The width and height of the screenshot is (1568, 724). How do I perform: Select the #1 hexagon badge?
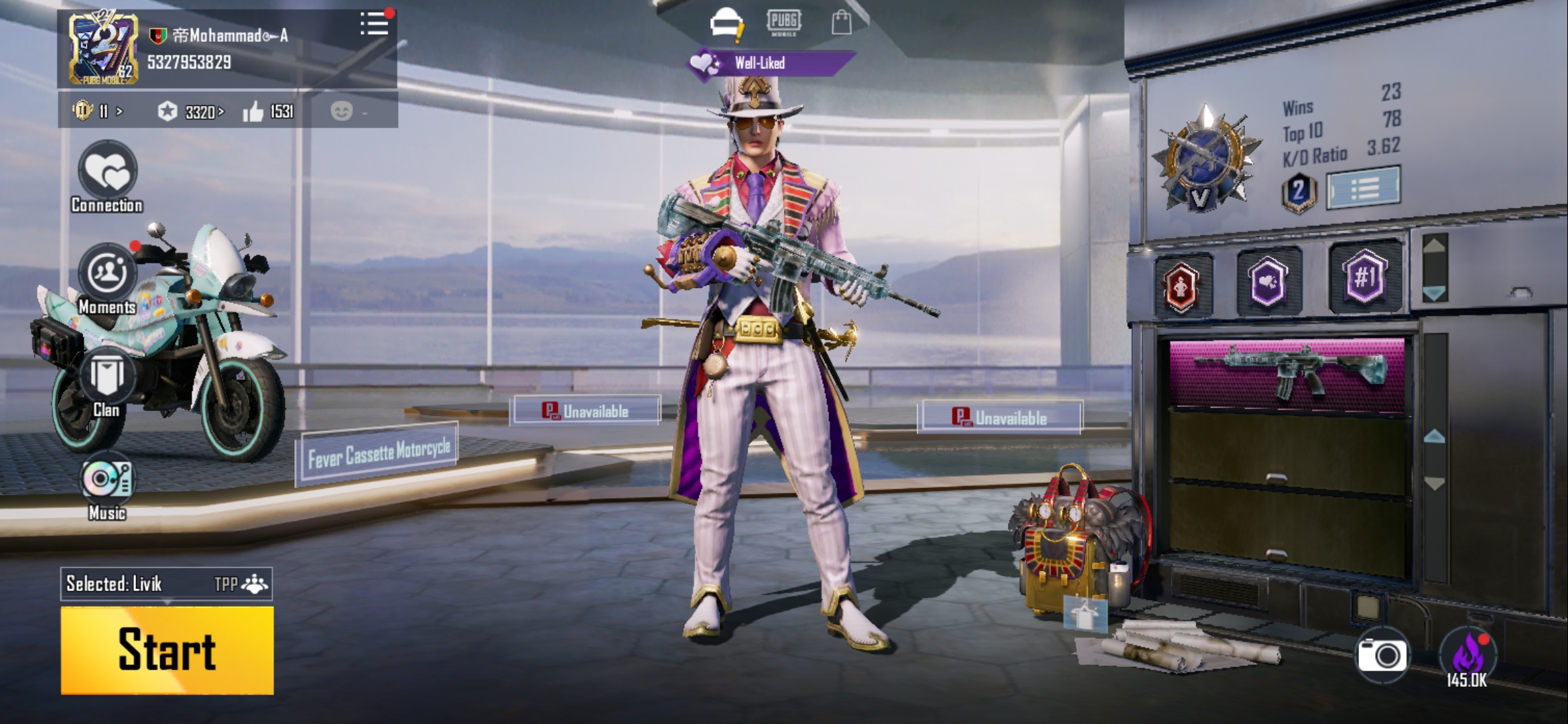point(1364,277)
